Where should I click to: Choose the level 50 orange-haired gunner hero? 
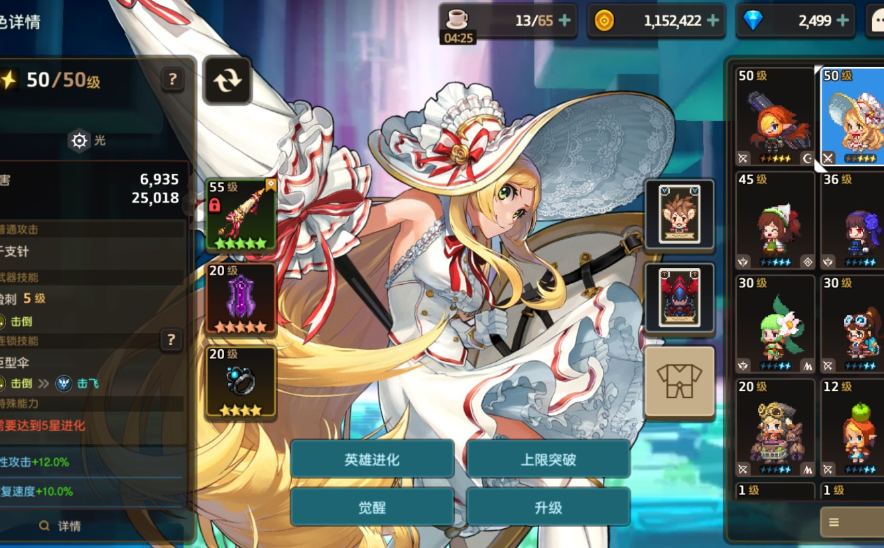pyautogui.click(x=775, y=117)
